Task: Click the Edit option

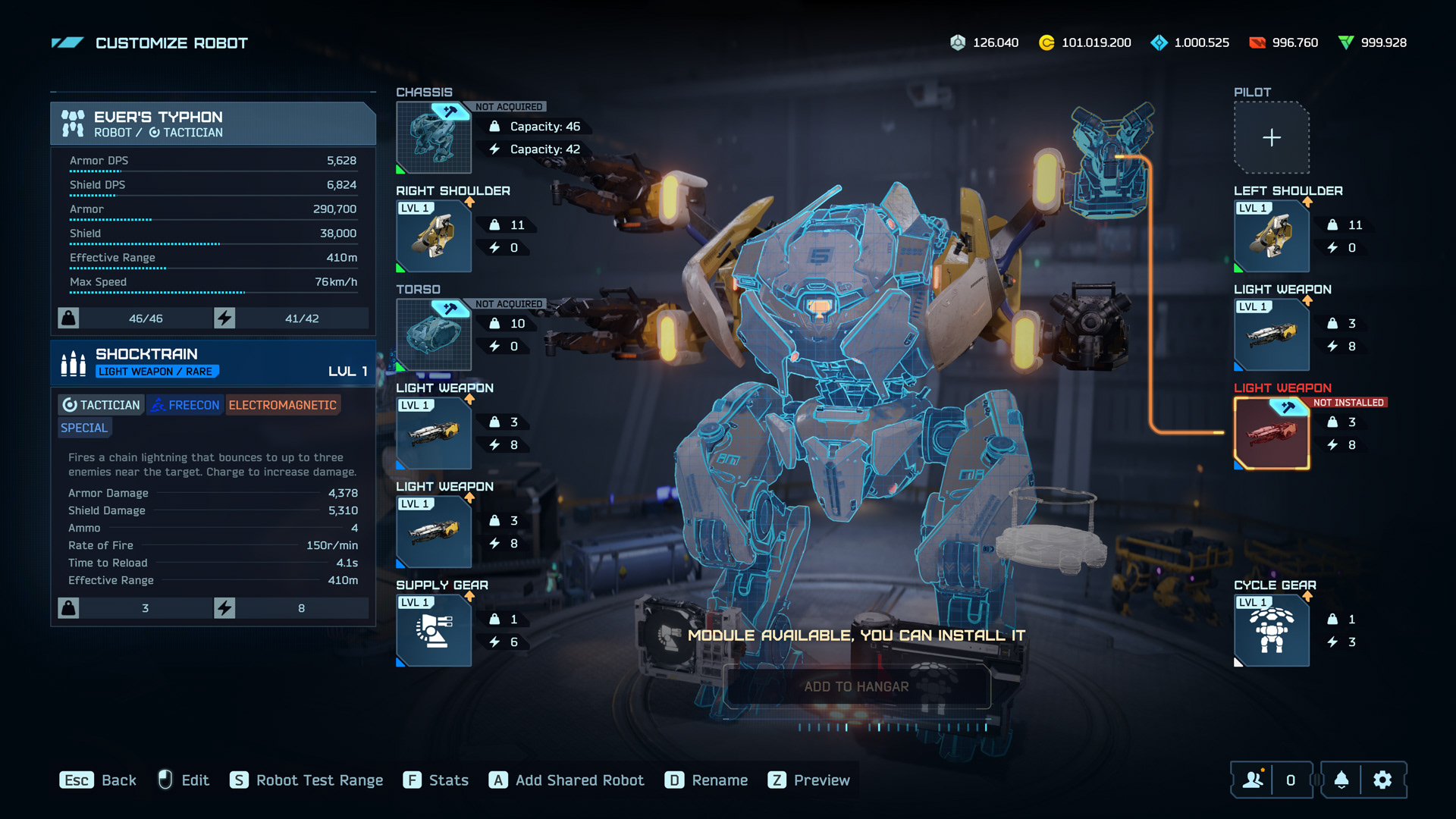Action: [184, 780]
